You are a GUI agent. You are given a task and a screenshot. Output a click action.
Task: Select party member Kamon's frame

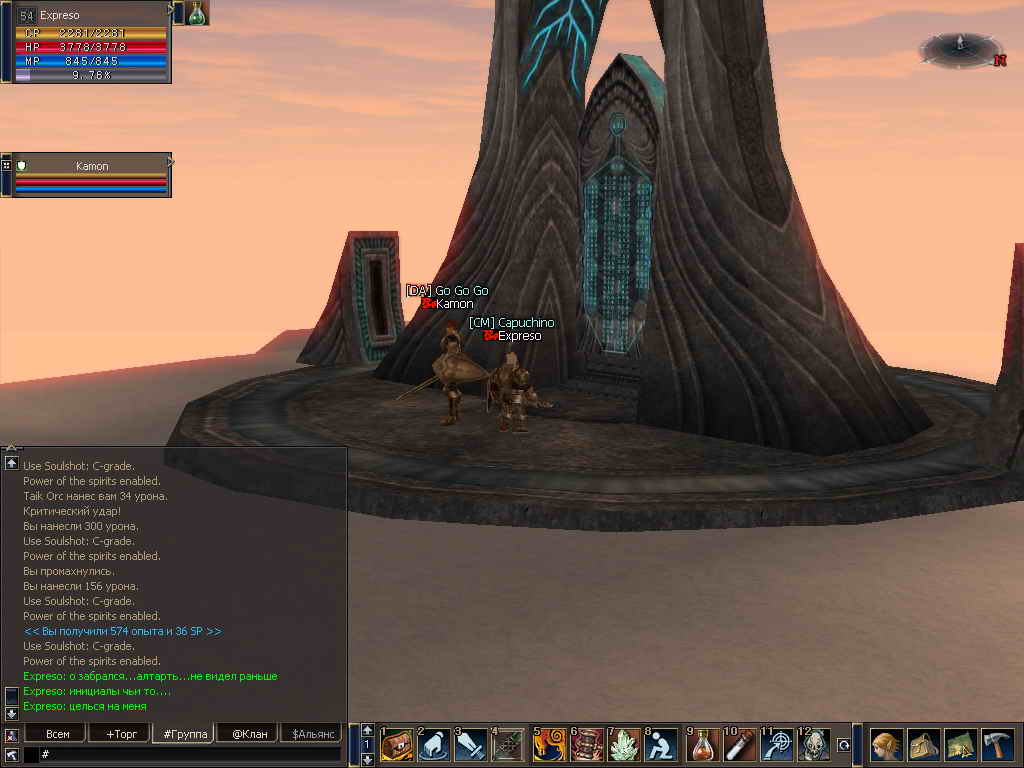click(92, 174)
